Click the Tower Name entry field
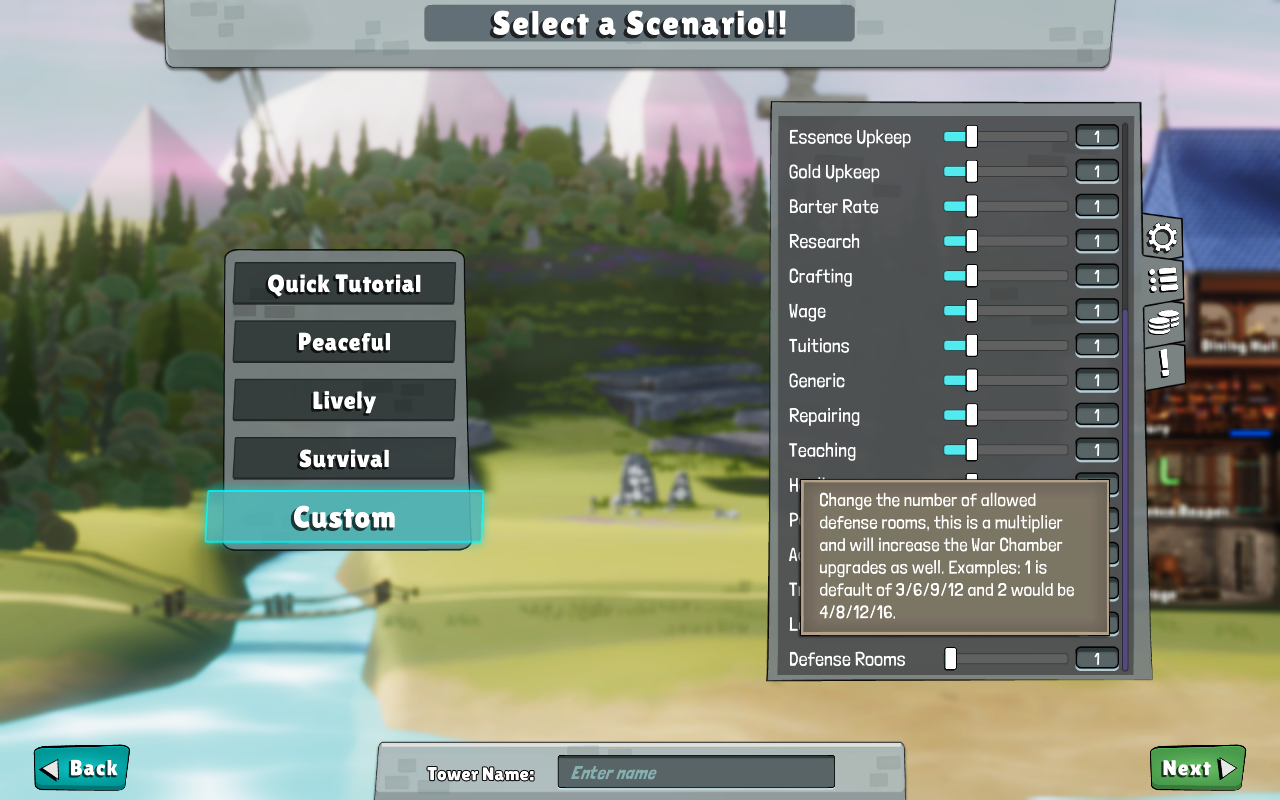This screenshot has width=1280, height=800. 696,771
